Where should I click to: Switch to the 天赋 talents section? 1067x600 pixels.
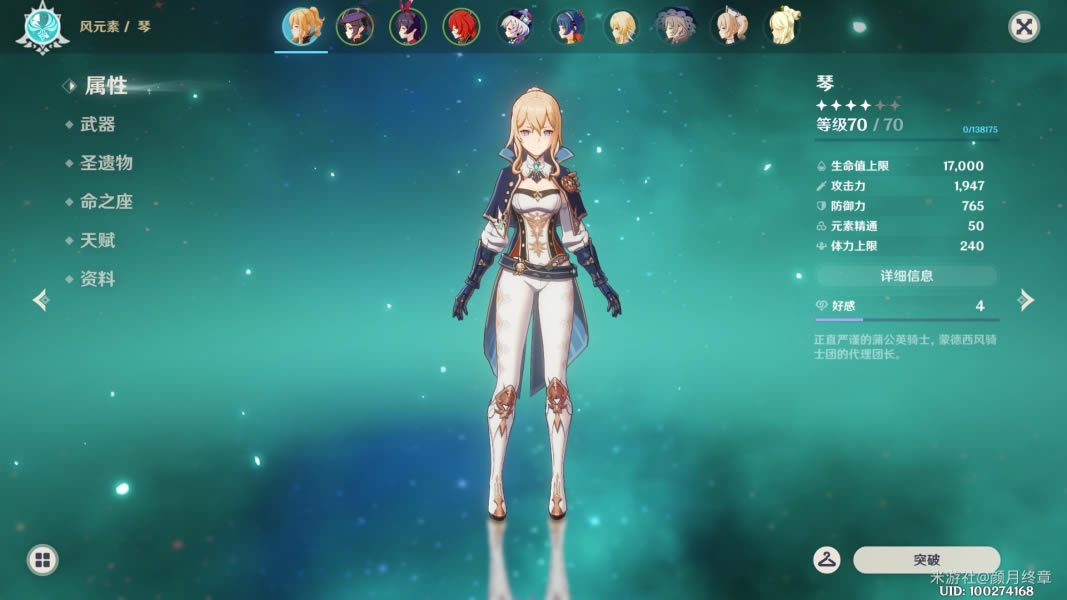(98, 241)
